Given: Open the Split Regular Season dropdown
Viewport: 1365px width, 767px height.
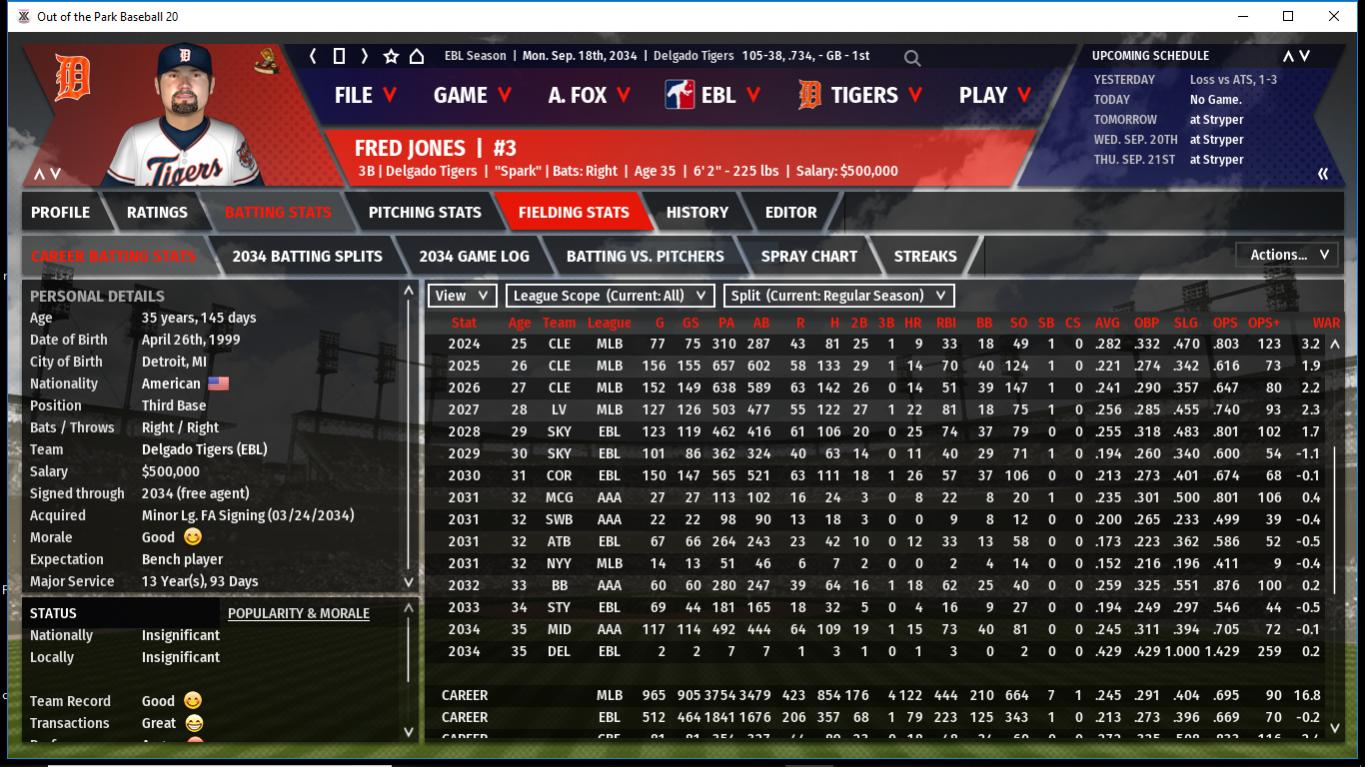Looking at the screenshot, I should pos(838,296).
